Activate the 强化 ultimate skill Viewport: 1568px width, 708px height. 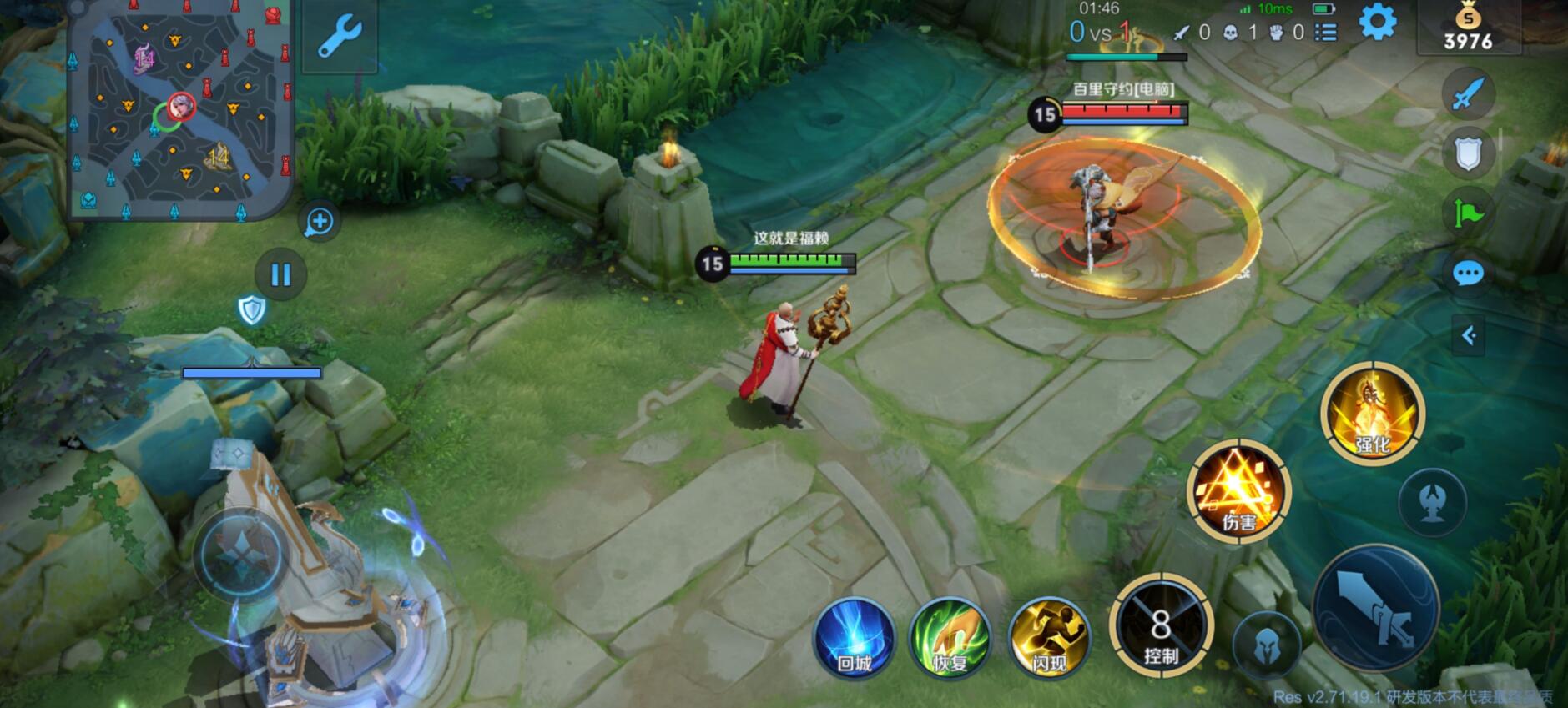1373,414
